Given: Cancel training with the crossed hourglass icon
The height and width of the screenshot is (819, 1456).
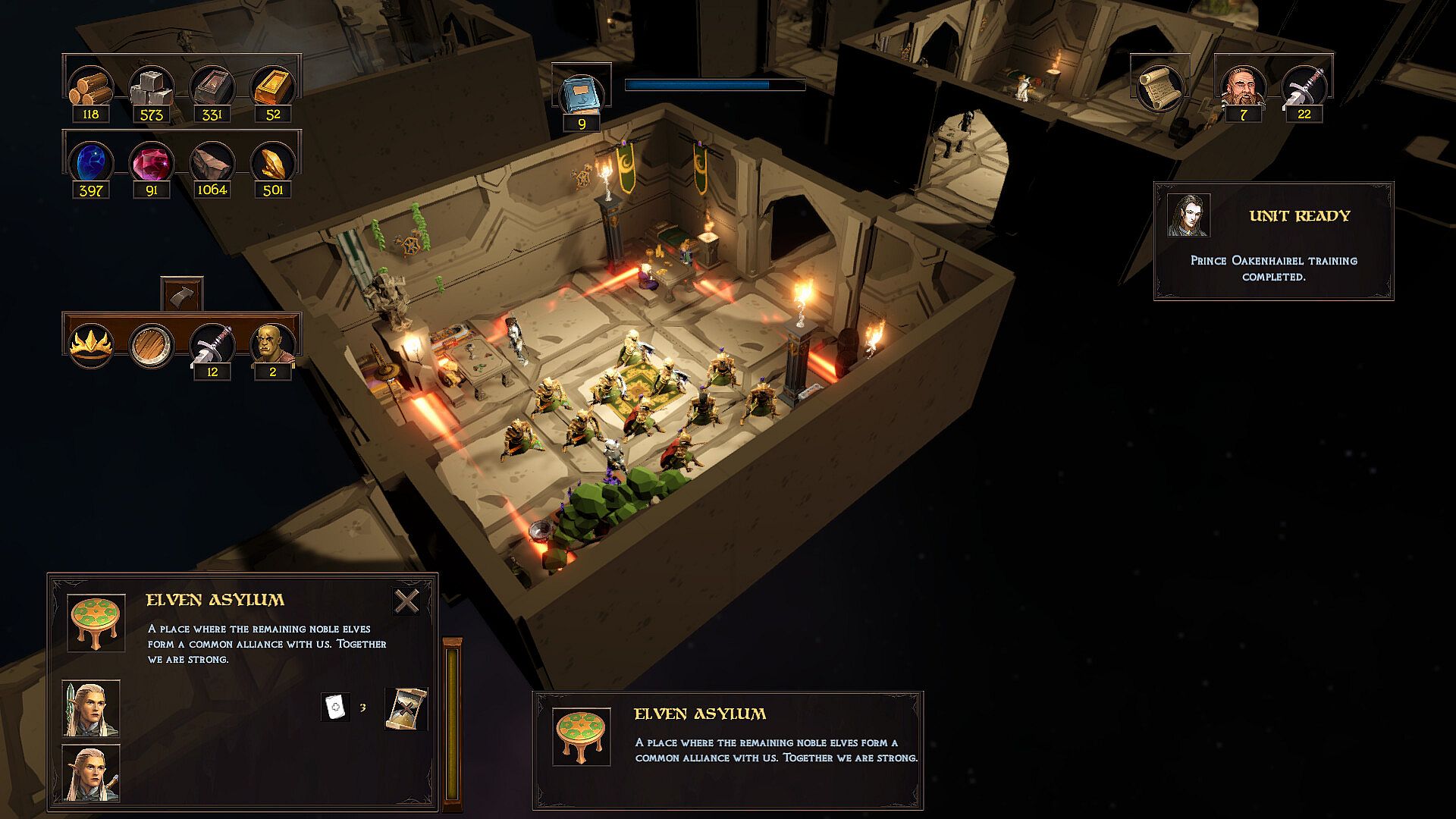Looking at the screenshot, I should [x=406, y=708].
